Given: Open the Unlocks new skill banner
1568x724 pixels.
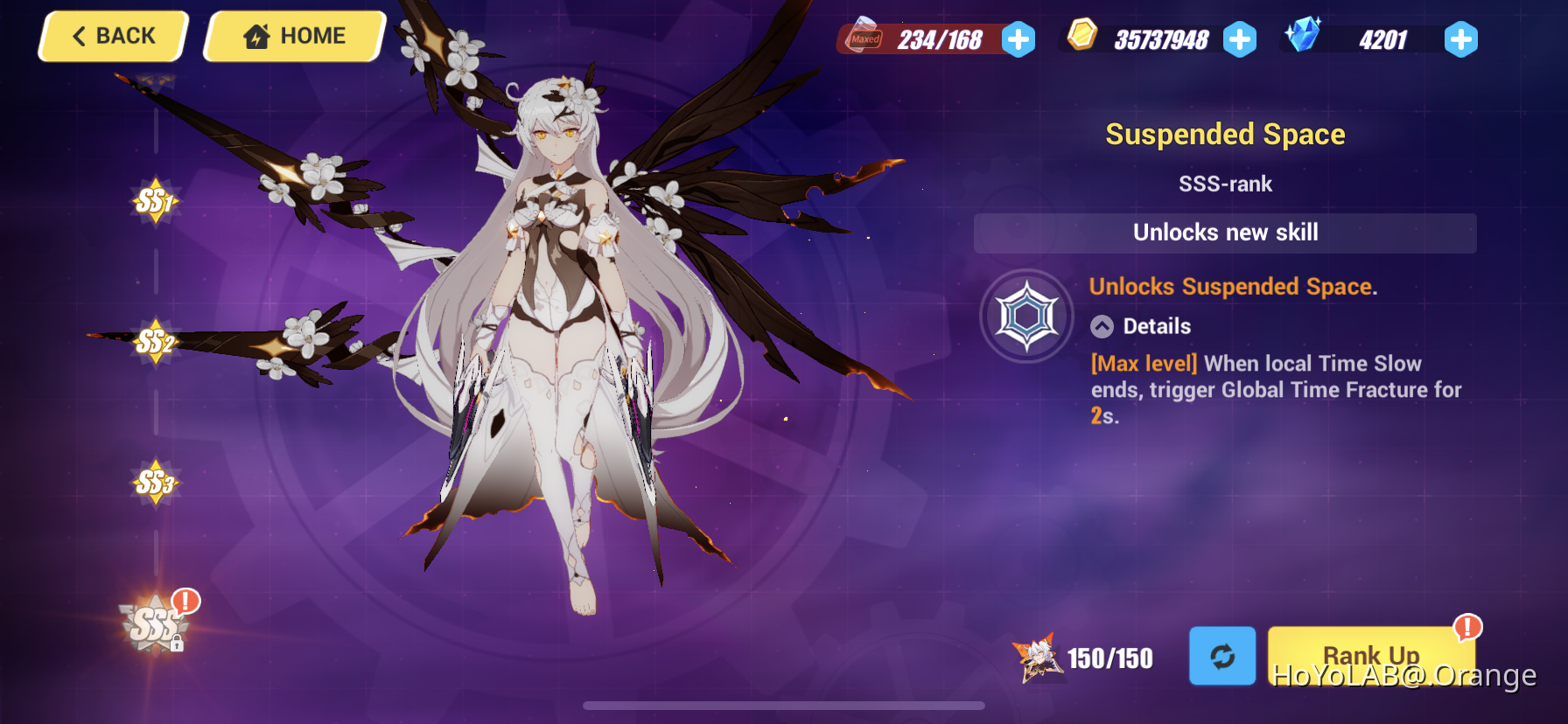Looking at the screenshot, I should pos(1225,233).
